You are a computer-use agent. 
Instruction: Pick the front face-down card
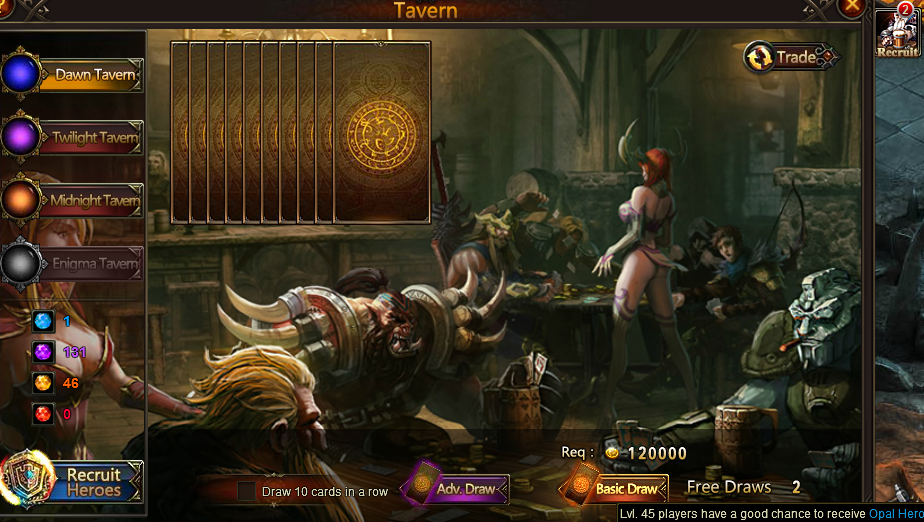[382, 132]
